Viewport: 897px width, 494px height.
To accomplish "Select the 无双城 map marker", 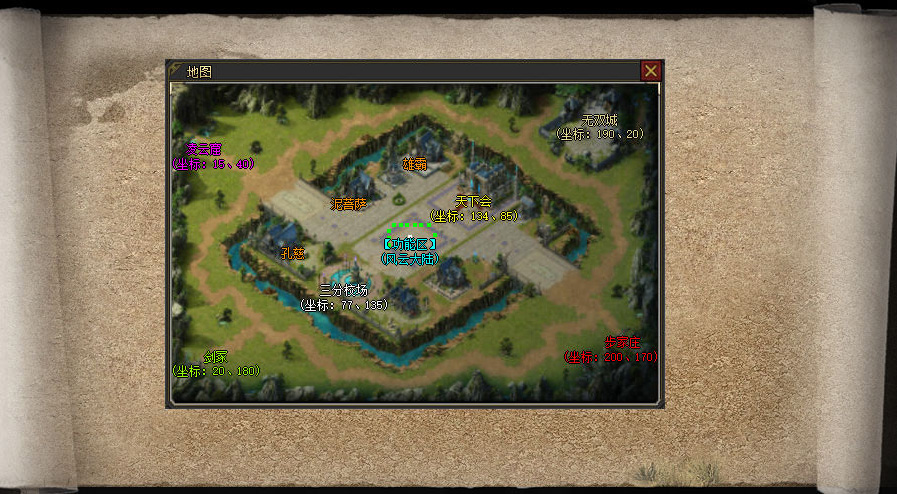I will [600, 120].
